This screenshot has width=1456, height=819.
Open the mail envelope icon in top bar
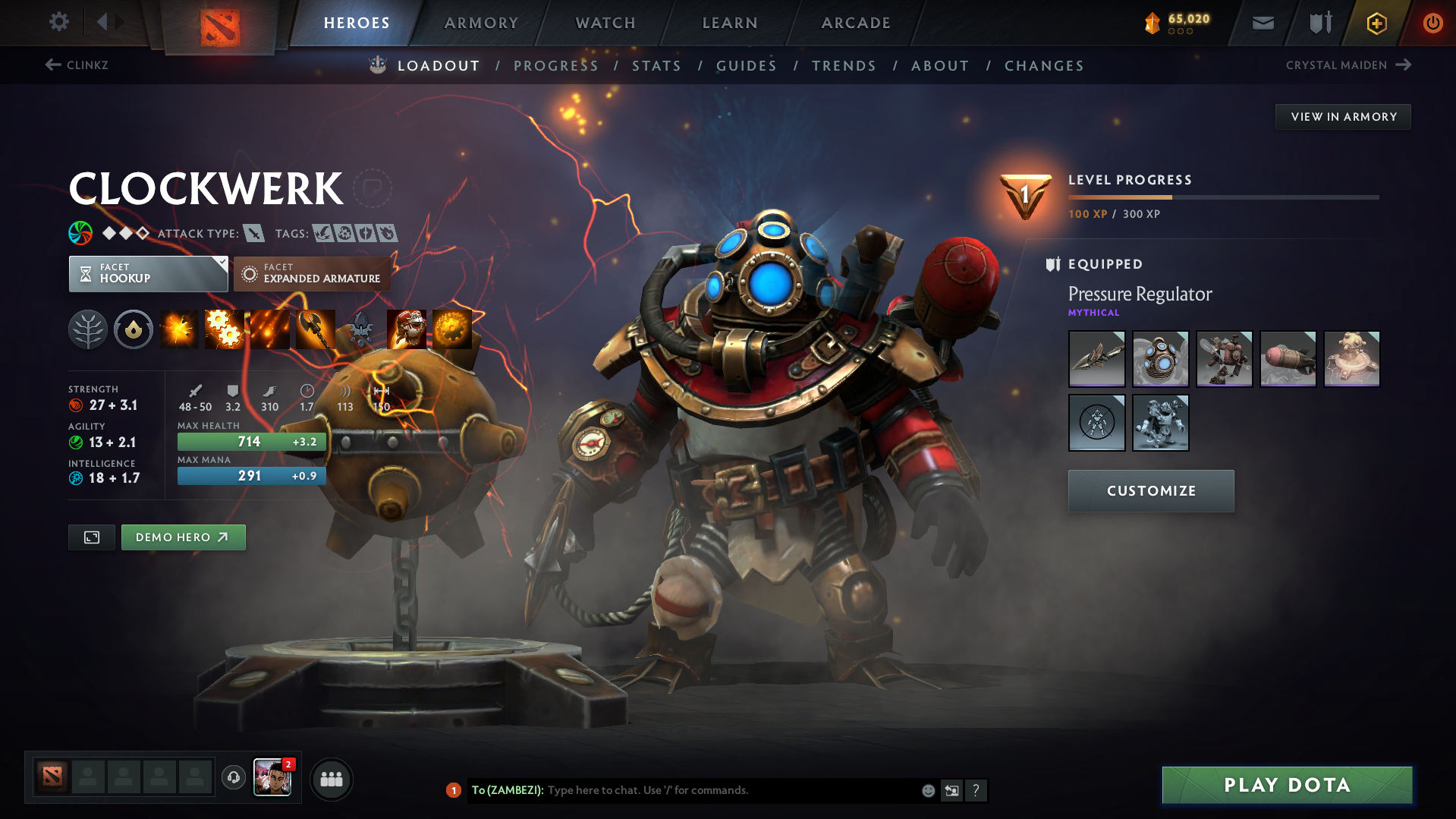point(1262,23)
